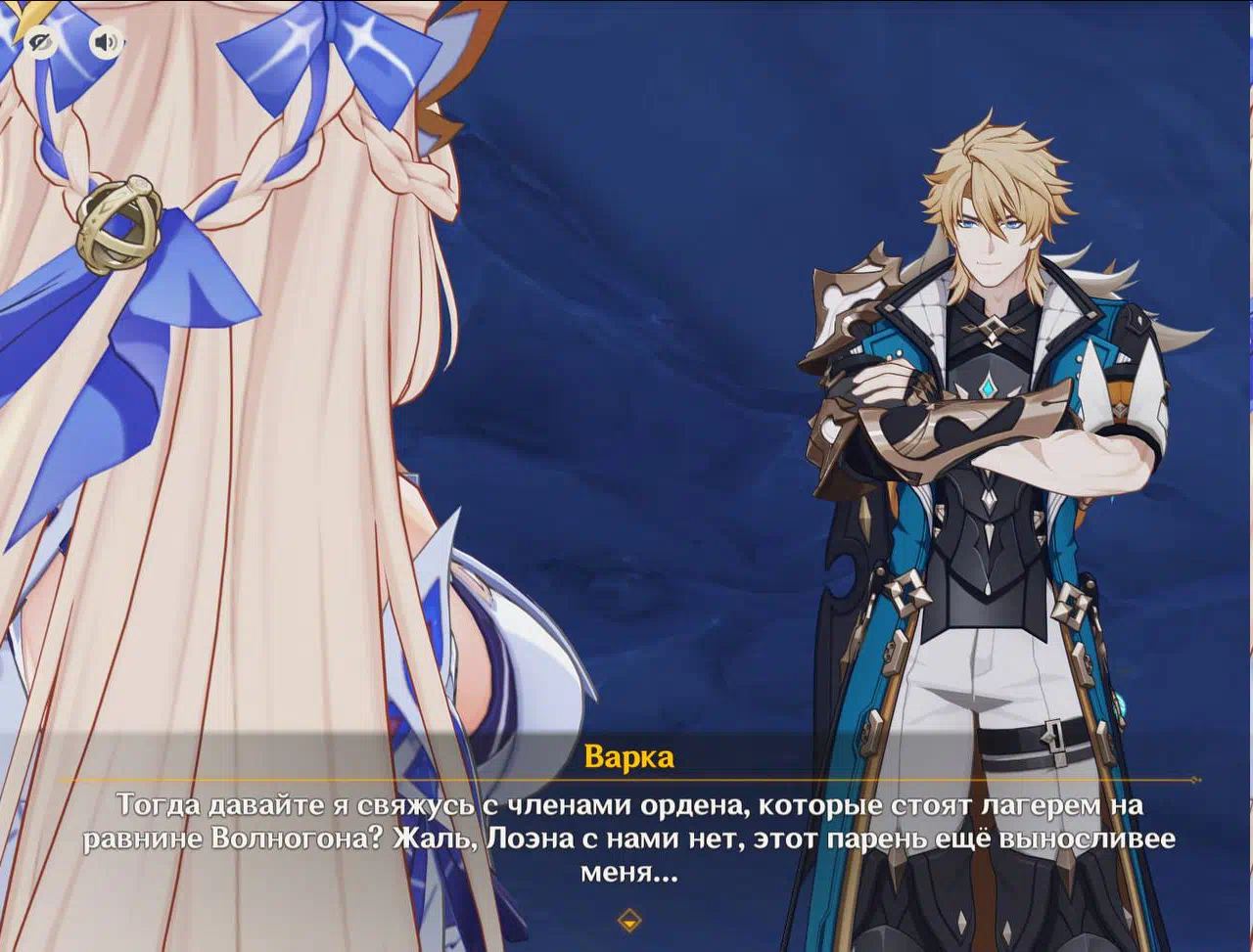This screenshot has height=952, width=1253.
Task: Hide the dialogue interface with the eye icon
Action: tap(40, 42)
